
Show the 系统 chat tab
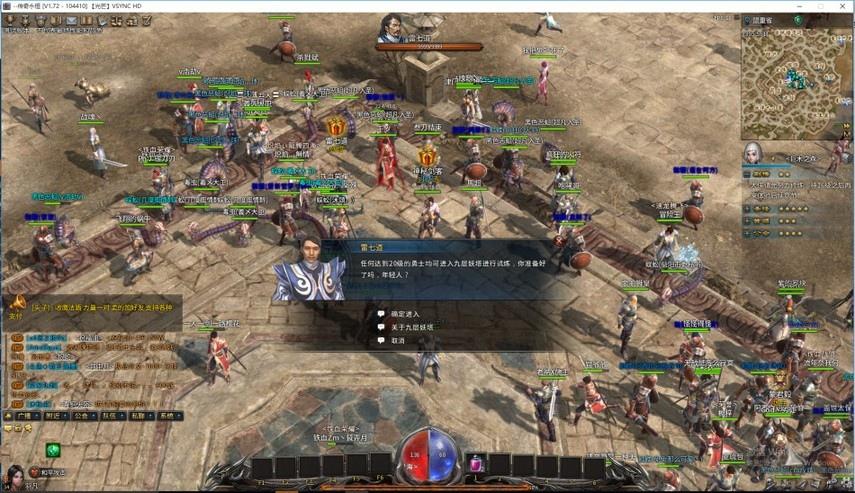pos(170,414)
